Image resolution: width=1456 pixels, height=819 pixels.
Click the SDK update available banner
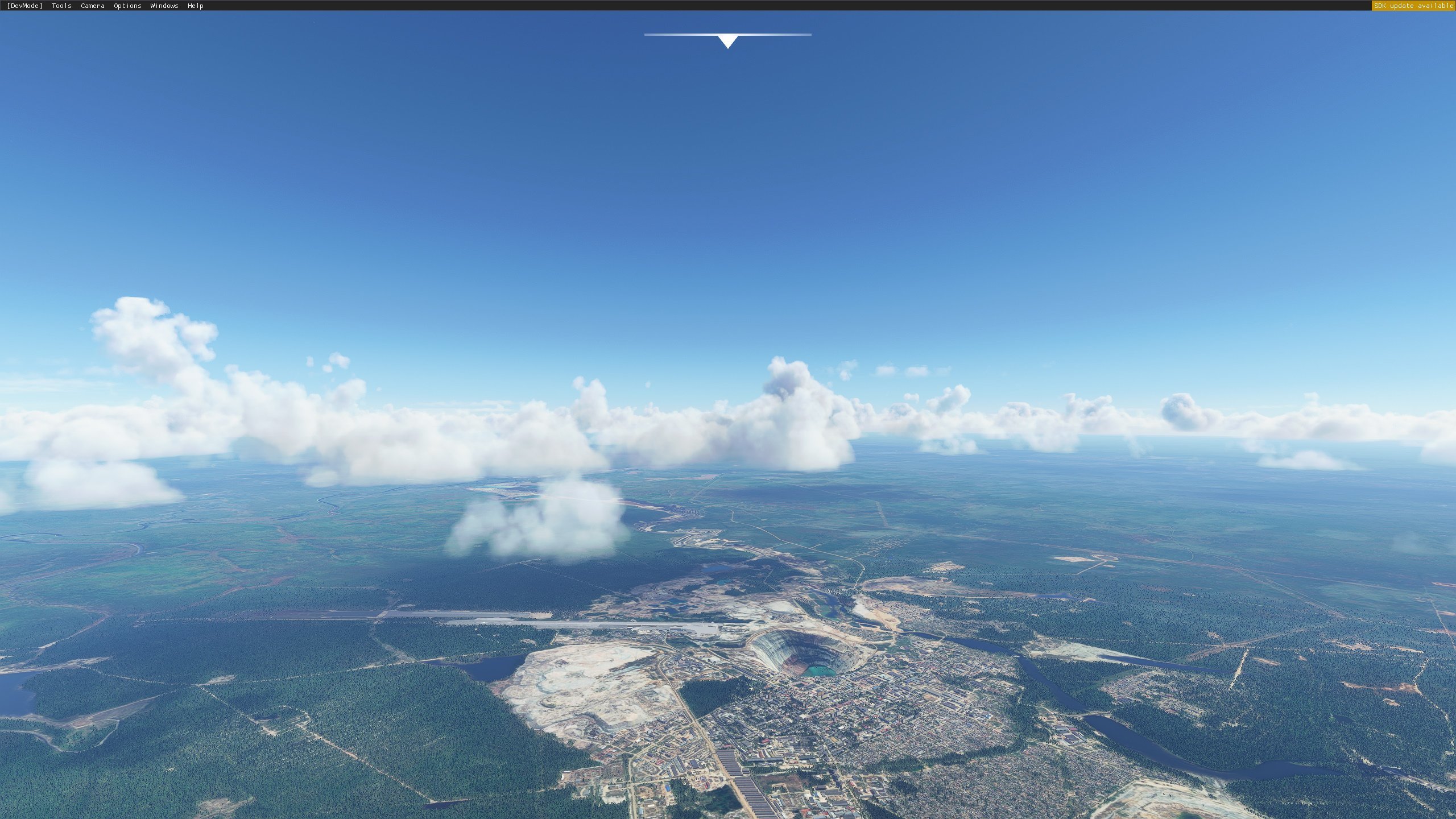(x=1412, y=6)
